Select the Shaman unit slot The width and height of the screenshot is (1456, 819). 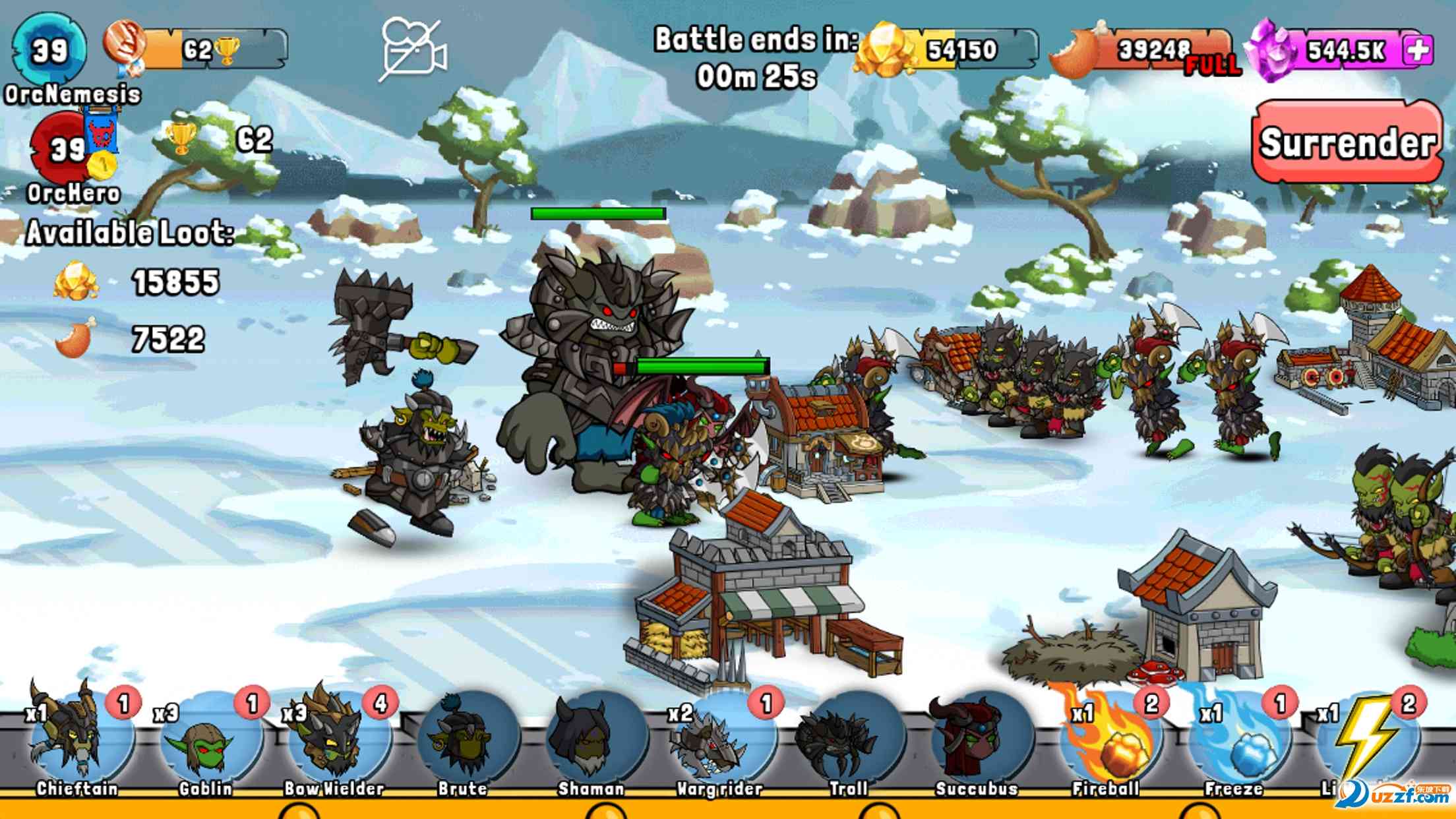pos(591,742)
